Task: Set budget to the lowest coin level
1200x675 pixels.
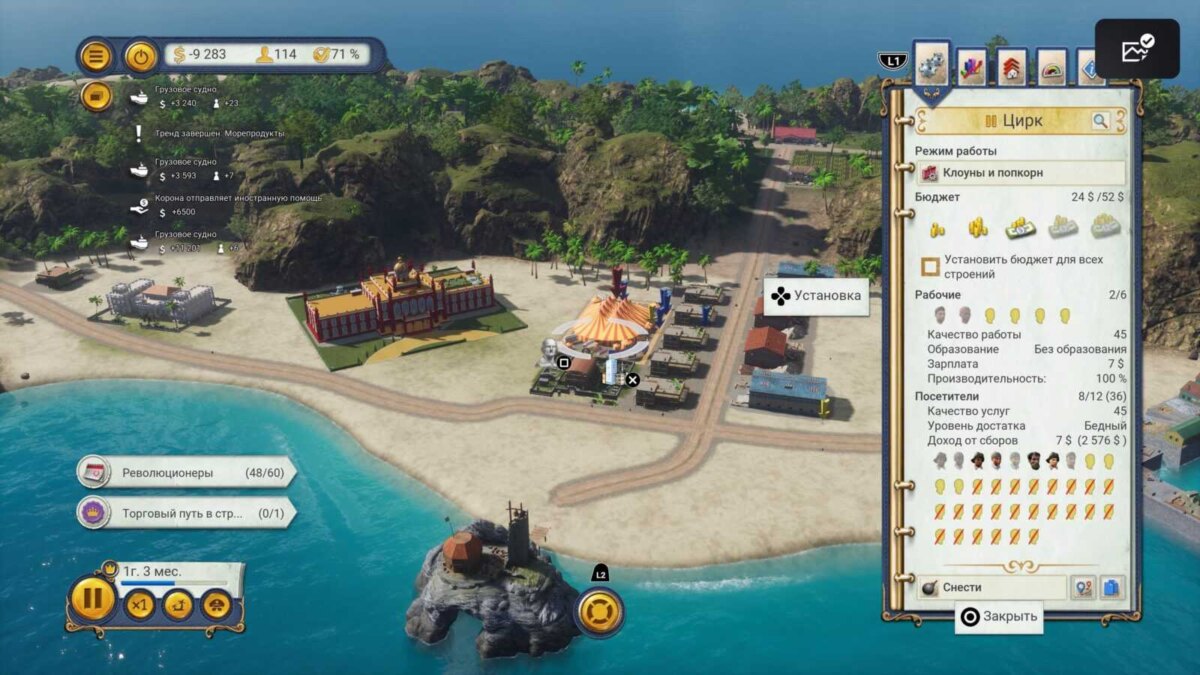Action: pyautogui.click(x=938, y=229)
